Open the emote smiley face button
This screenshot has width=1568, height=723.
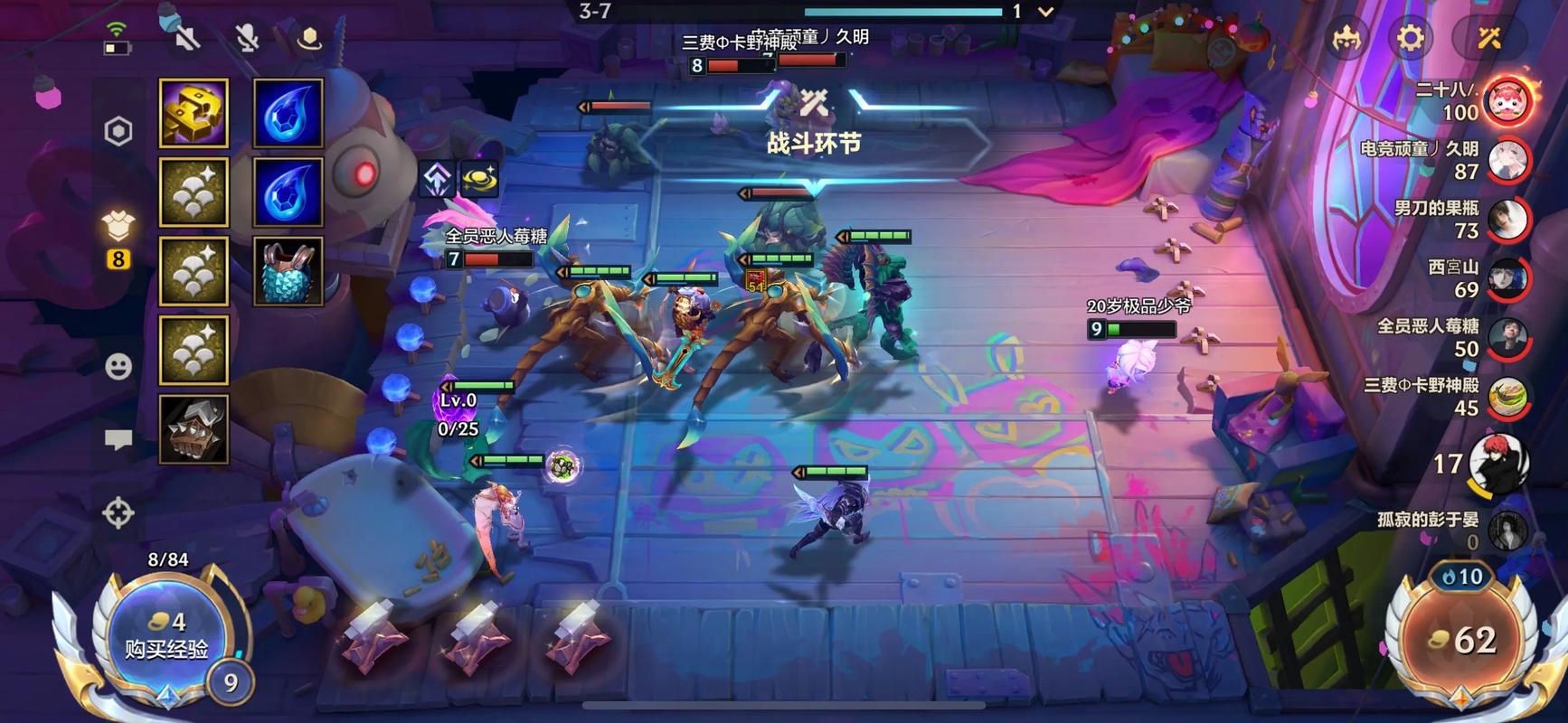click(x=118, y=366)
